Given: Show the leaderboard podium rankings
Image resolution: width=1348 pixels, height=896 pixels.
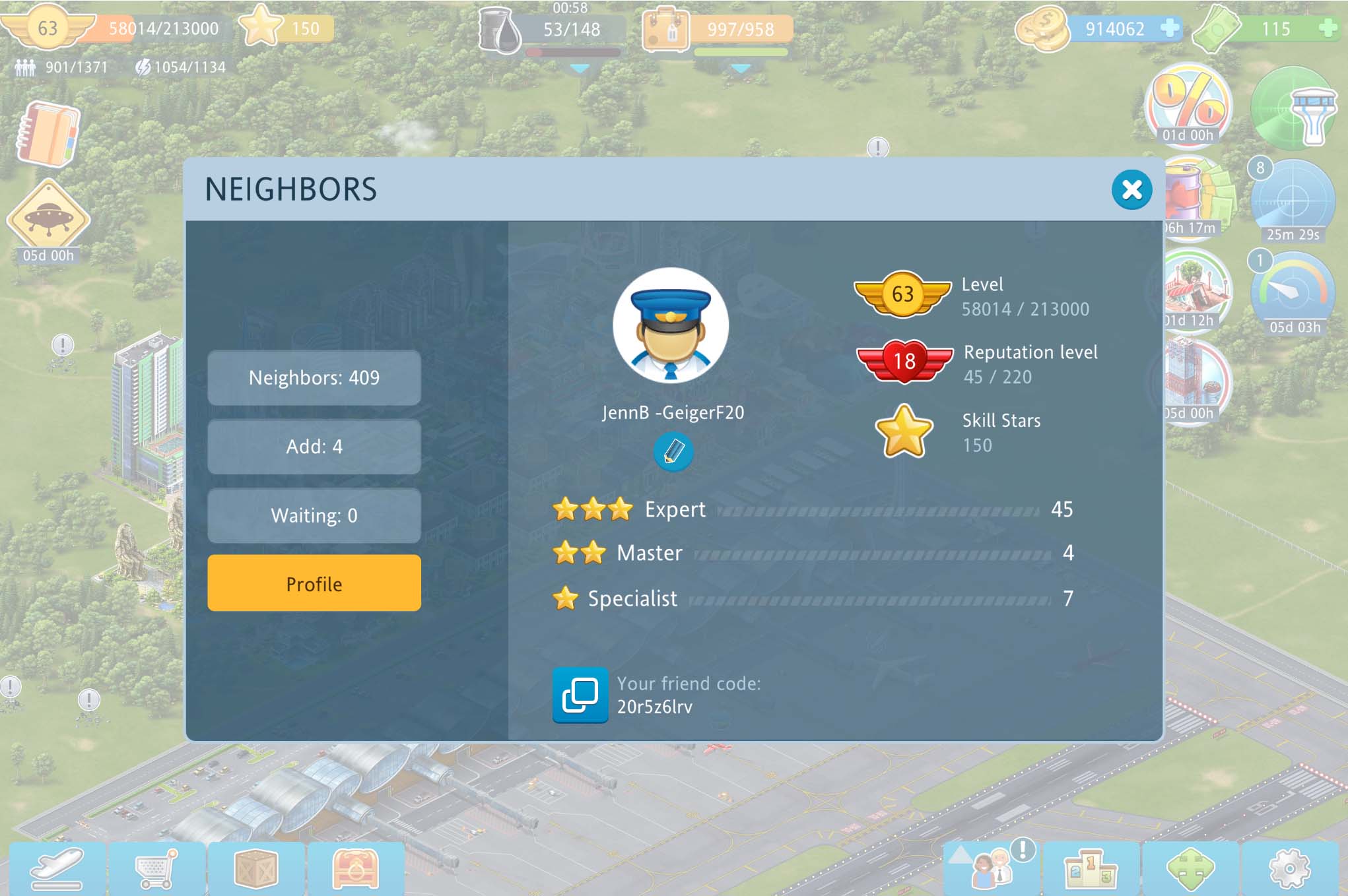Looking at the screenshot, I should tap(1091, 868).
